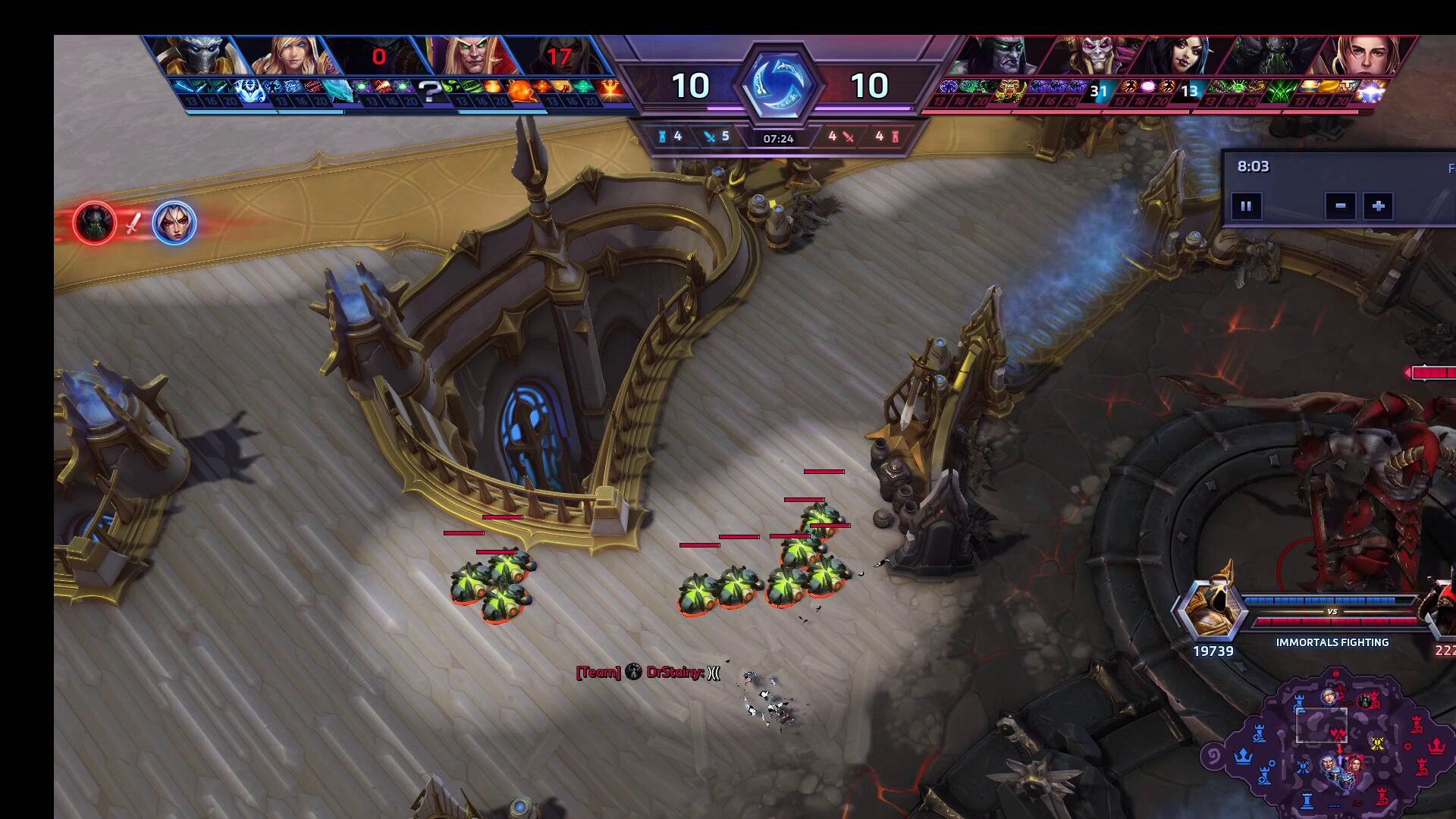Decrease replay speed with the minus button
Viewport: 1456px width, 819px height.
[1340, 206]
